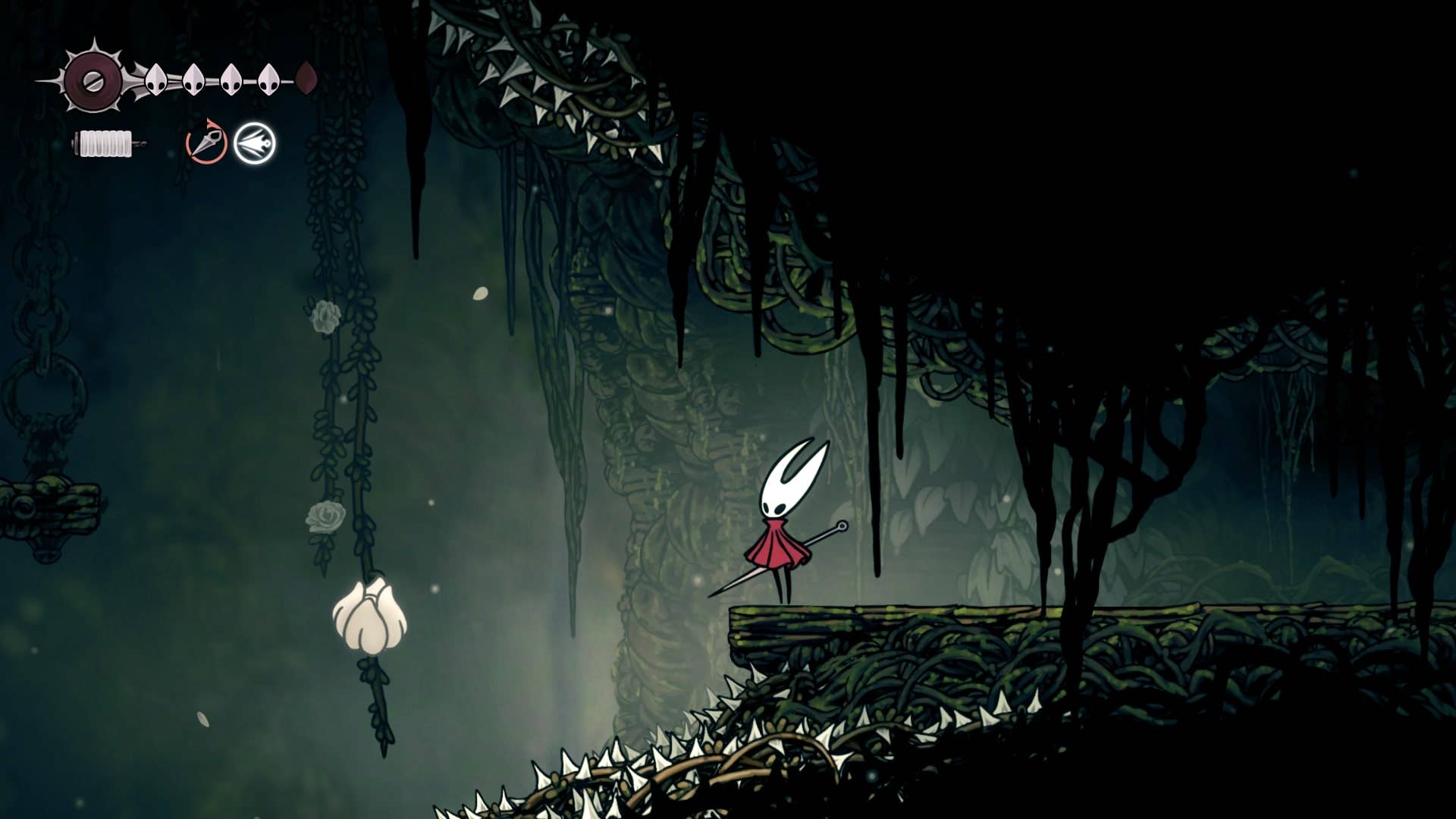Image resolution: width=1456 pixels, height=819 pixels.
Task: Activate the white-ringed silk skill icon
Action: tap(255, 143)
